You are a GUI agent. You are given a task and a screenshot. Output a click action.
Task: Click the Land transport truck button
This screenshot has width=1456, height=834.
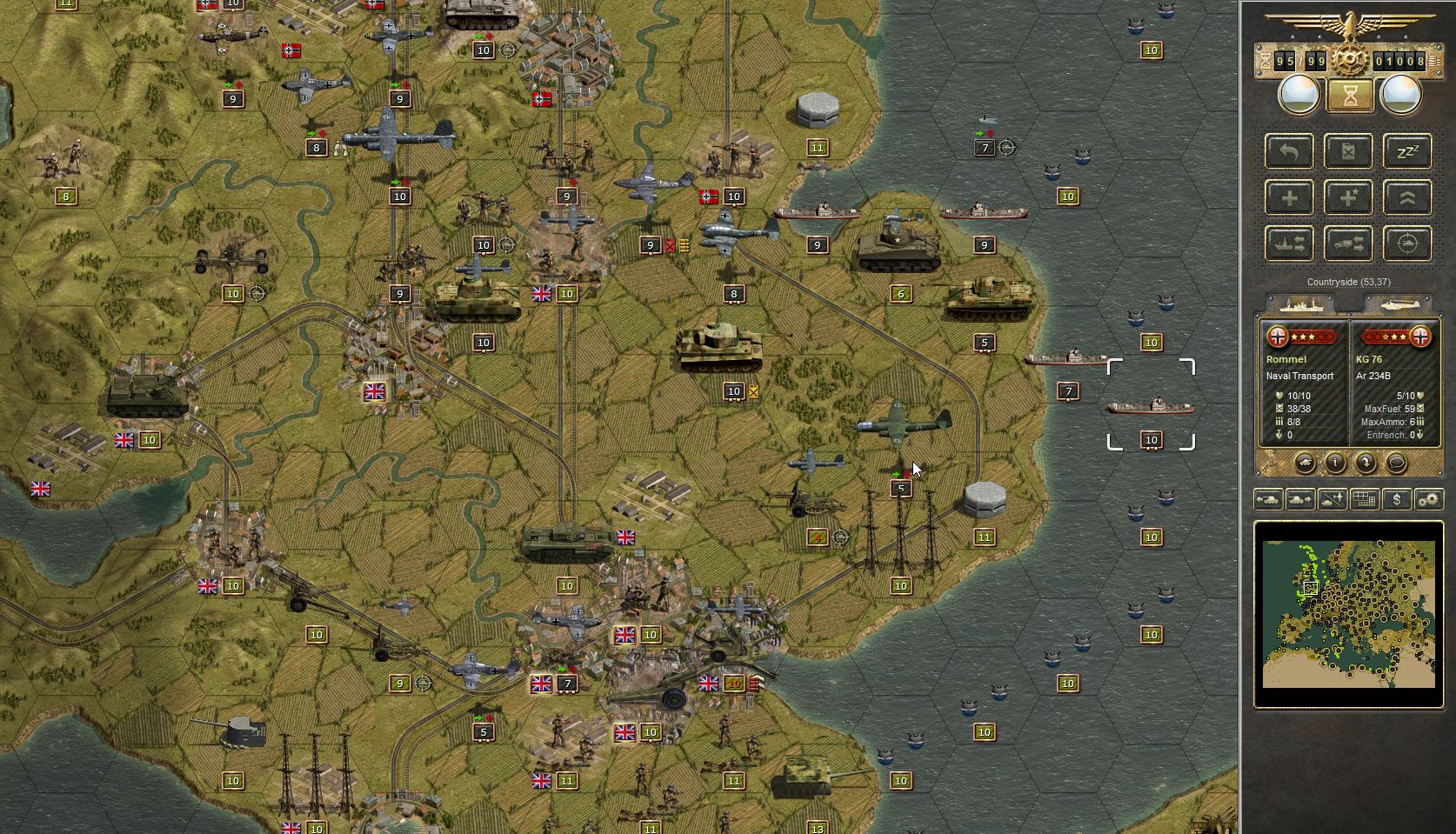pos(1347,244)
